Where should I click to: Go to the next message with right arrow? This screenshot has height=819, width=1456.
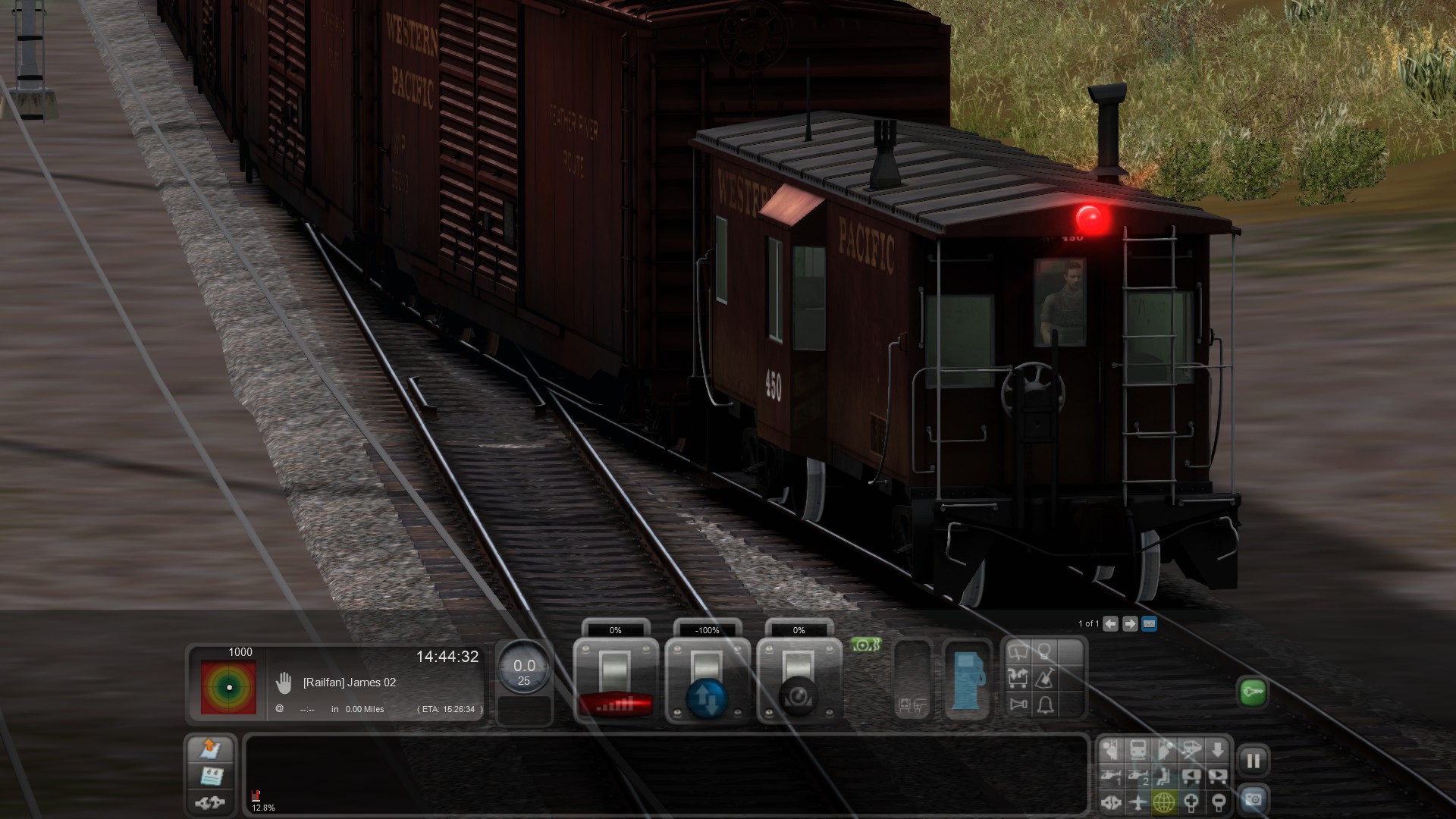pos(1130,623)
